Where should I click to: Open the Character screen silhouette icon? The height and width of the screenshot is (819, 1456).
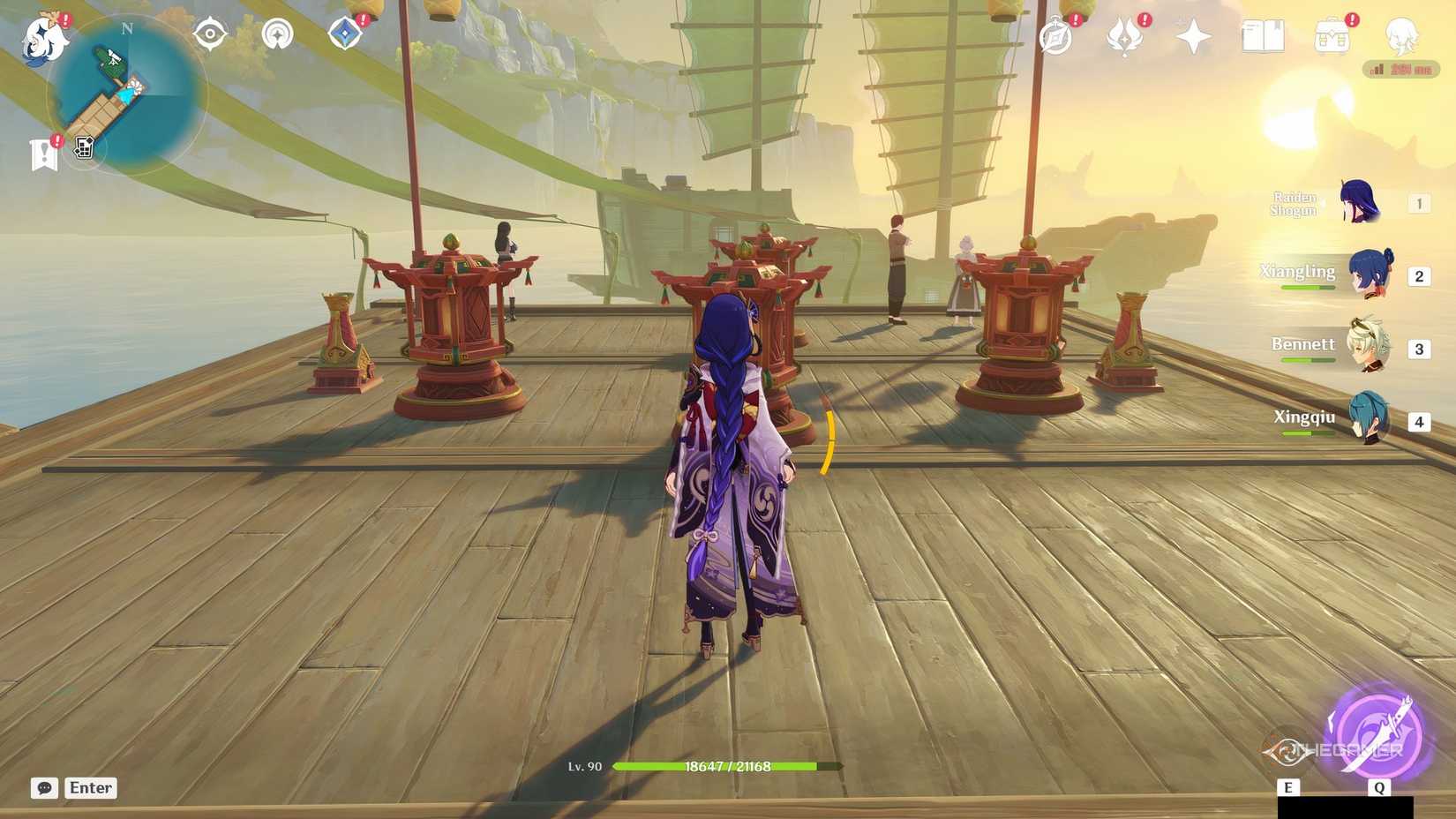click(x=1403, y=37)
